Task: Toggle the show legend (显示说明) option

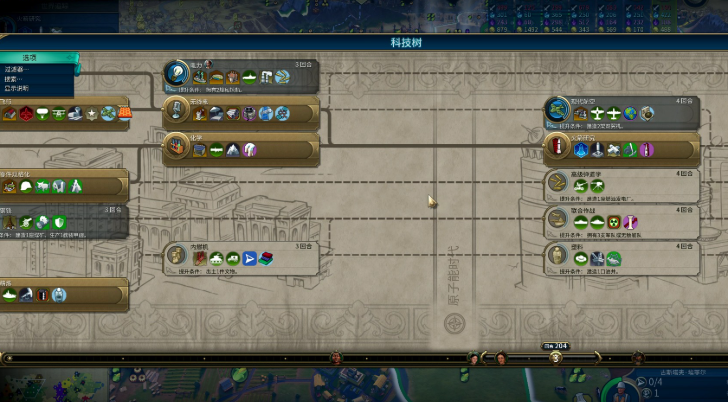Action: [18, 89]
